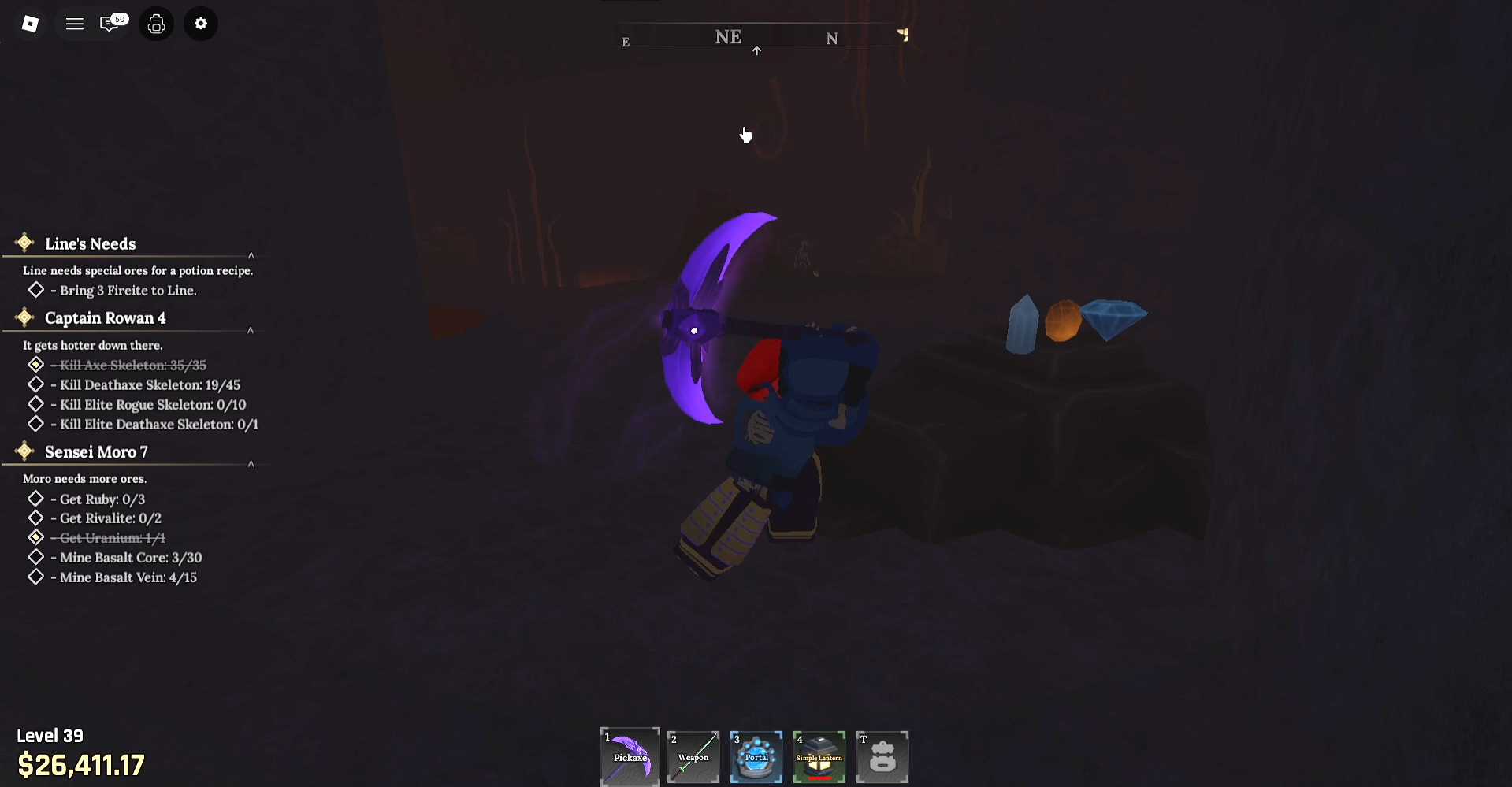This screenshot has height=787, width=1512.
Task: Open the Roblox menu icon
Action: 30,24
